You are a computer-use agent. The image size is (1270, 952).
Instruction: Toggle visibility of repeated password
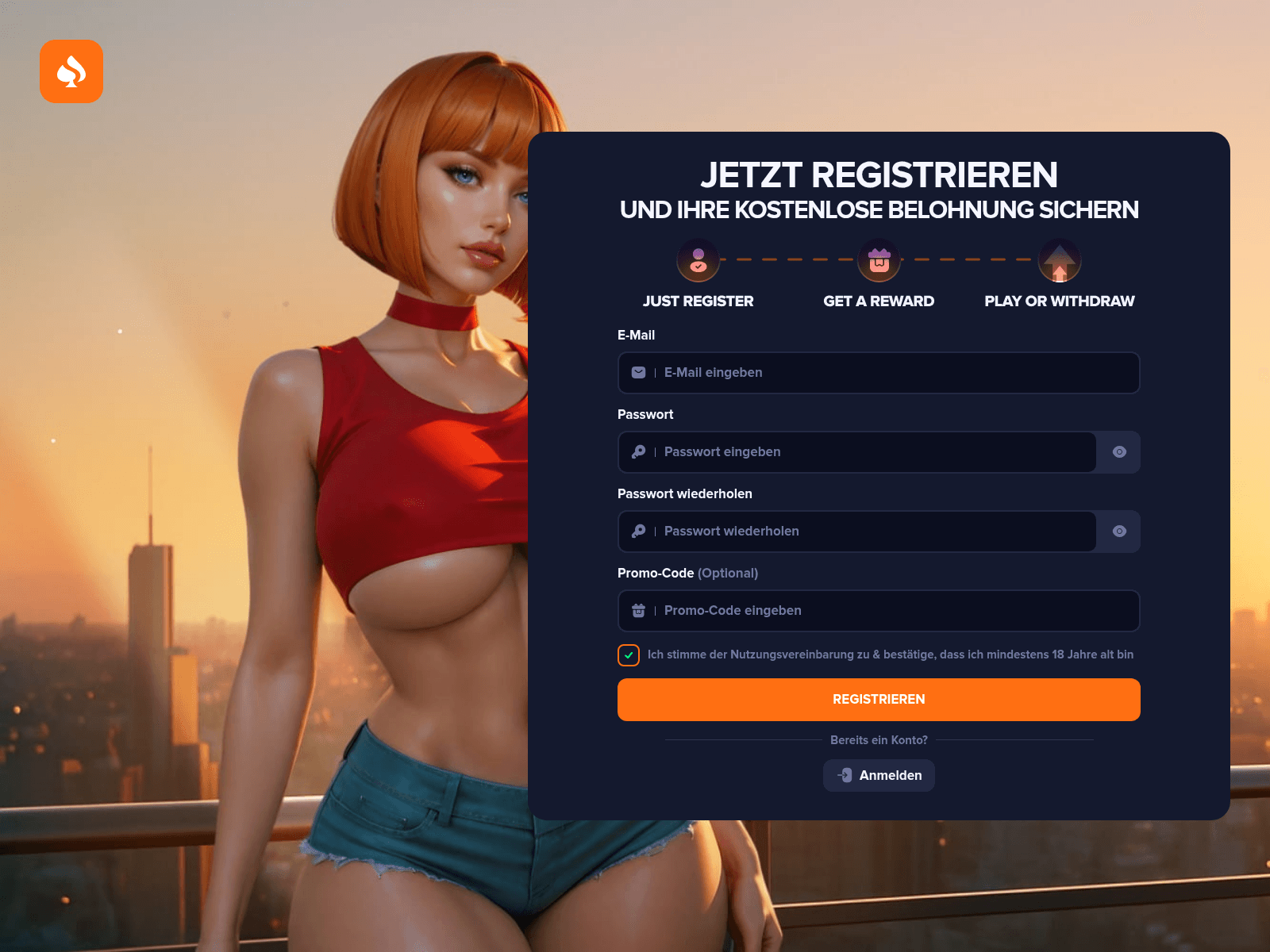pyautogui.click(x=1119, y=532)
